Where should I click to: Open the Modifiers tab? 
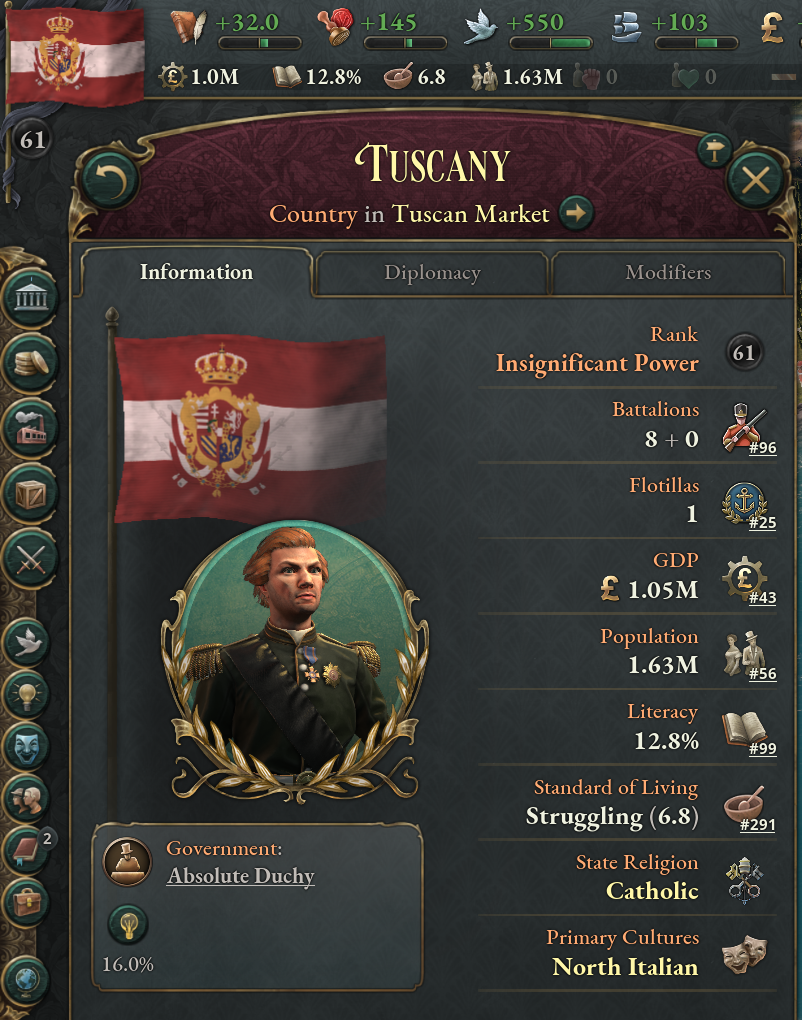click(668, 273)
